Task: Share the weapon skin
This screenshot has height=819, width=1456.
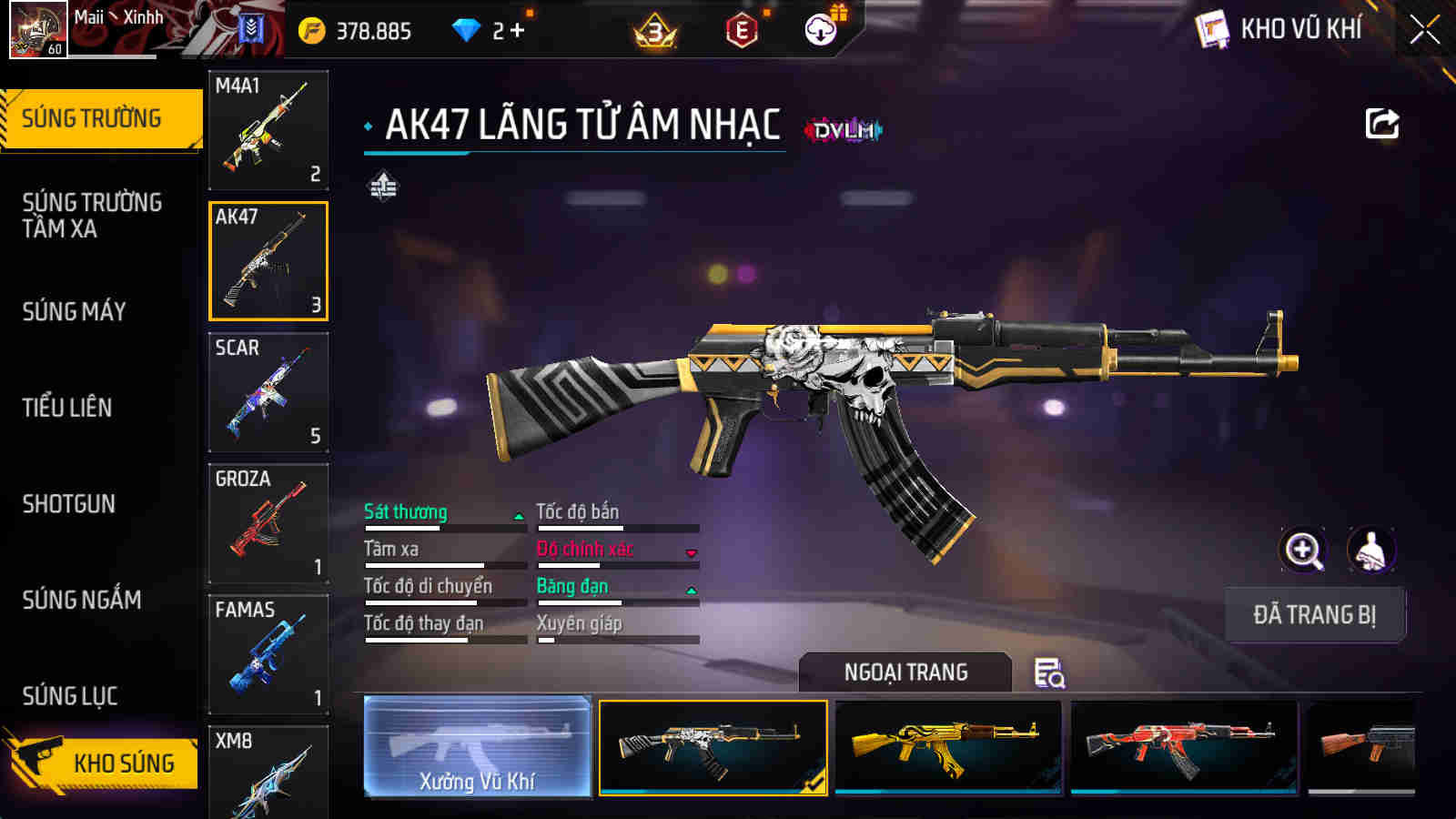Action: click(x=1381, y=124)
